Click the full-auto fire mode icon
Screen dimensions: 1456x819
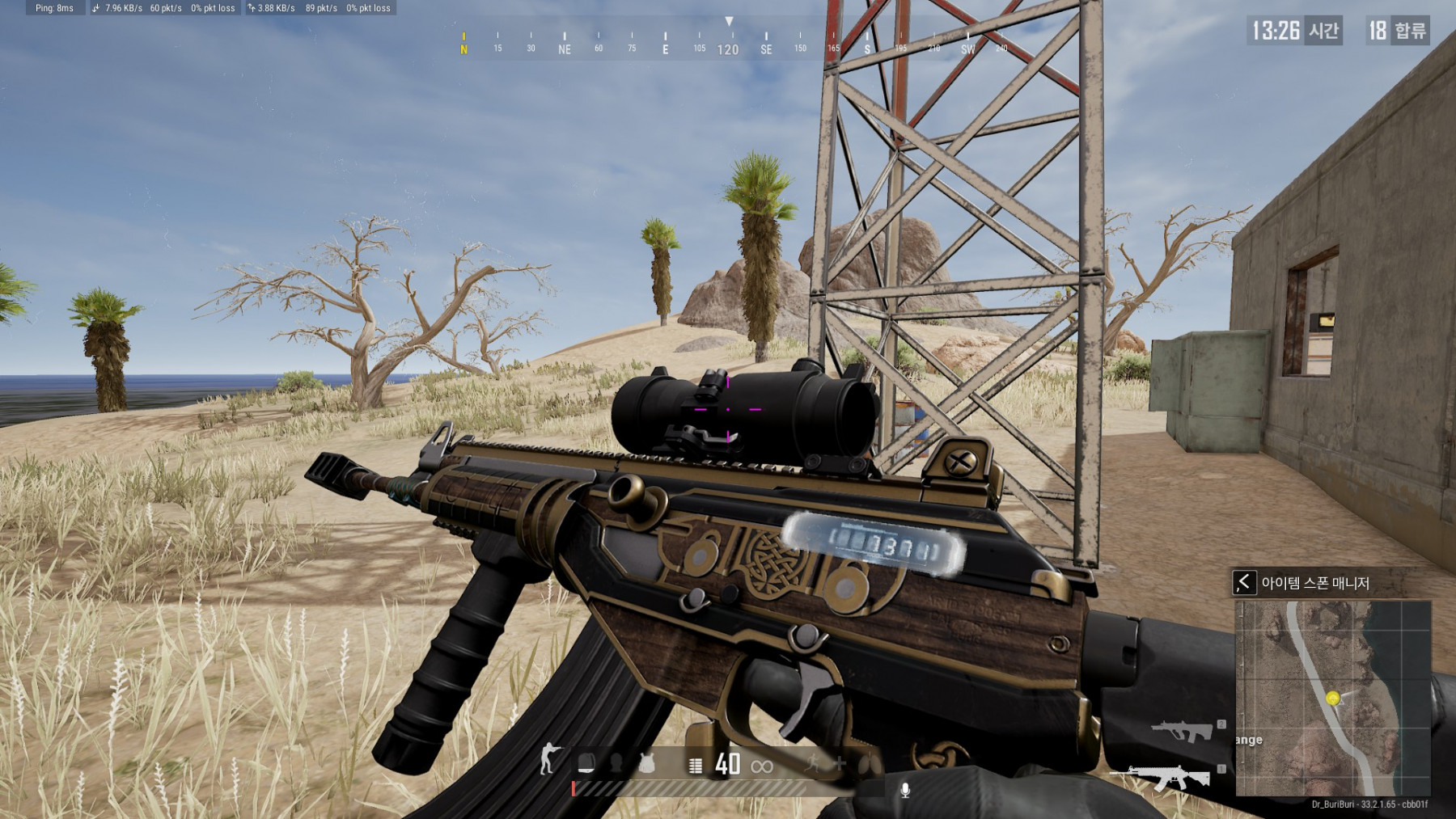tap(695, 765)
